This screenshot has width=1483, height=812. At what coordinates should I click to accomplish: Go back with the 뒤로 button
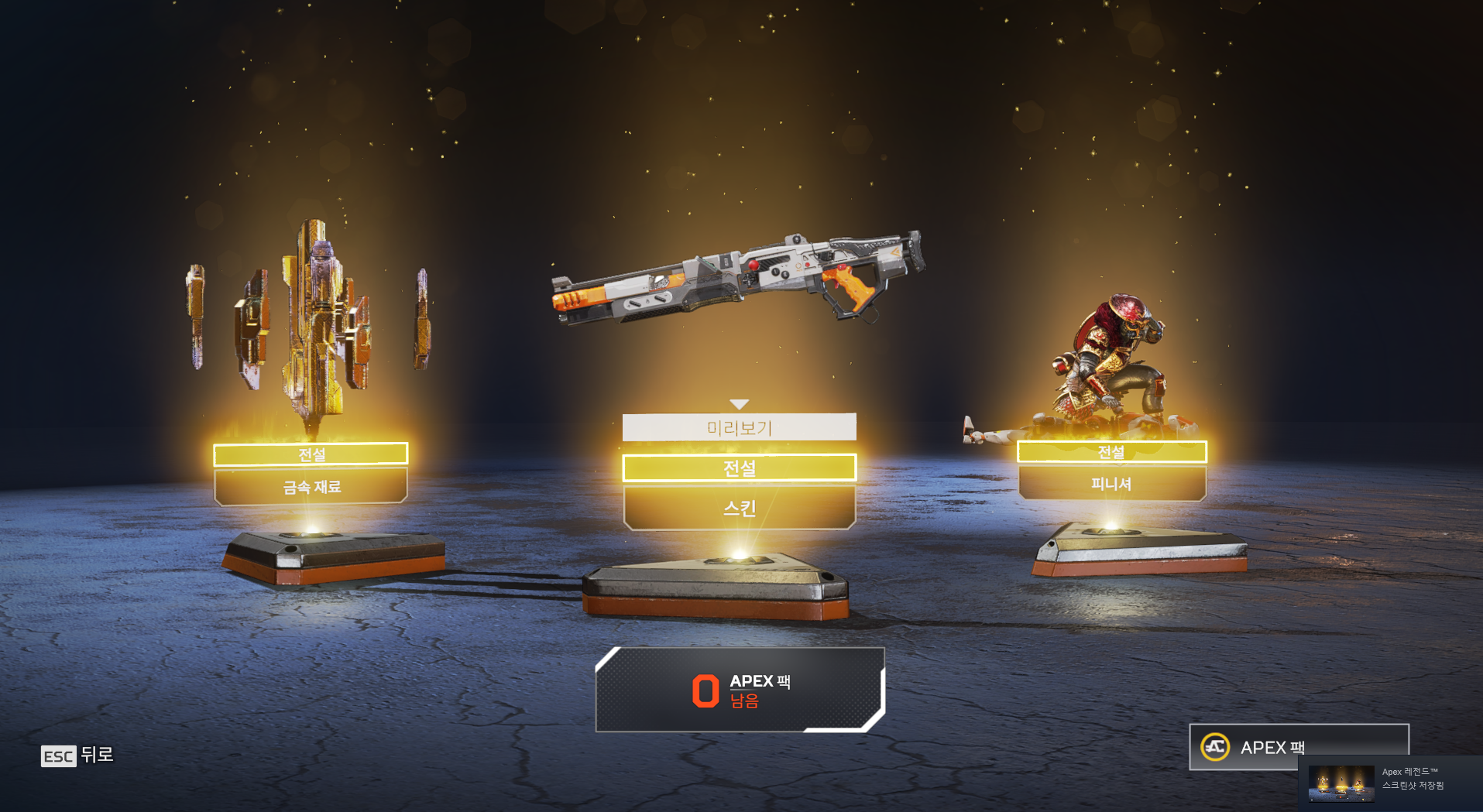(77, 755)
